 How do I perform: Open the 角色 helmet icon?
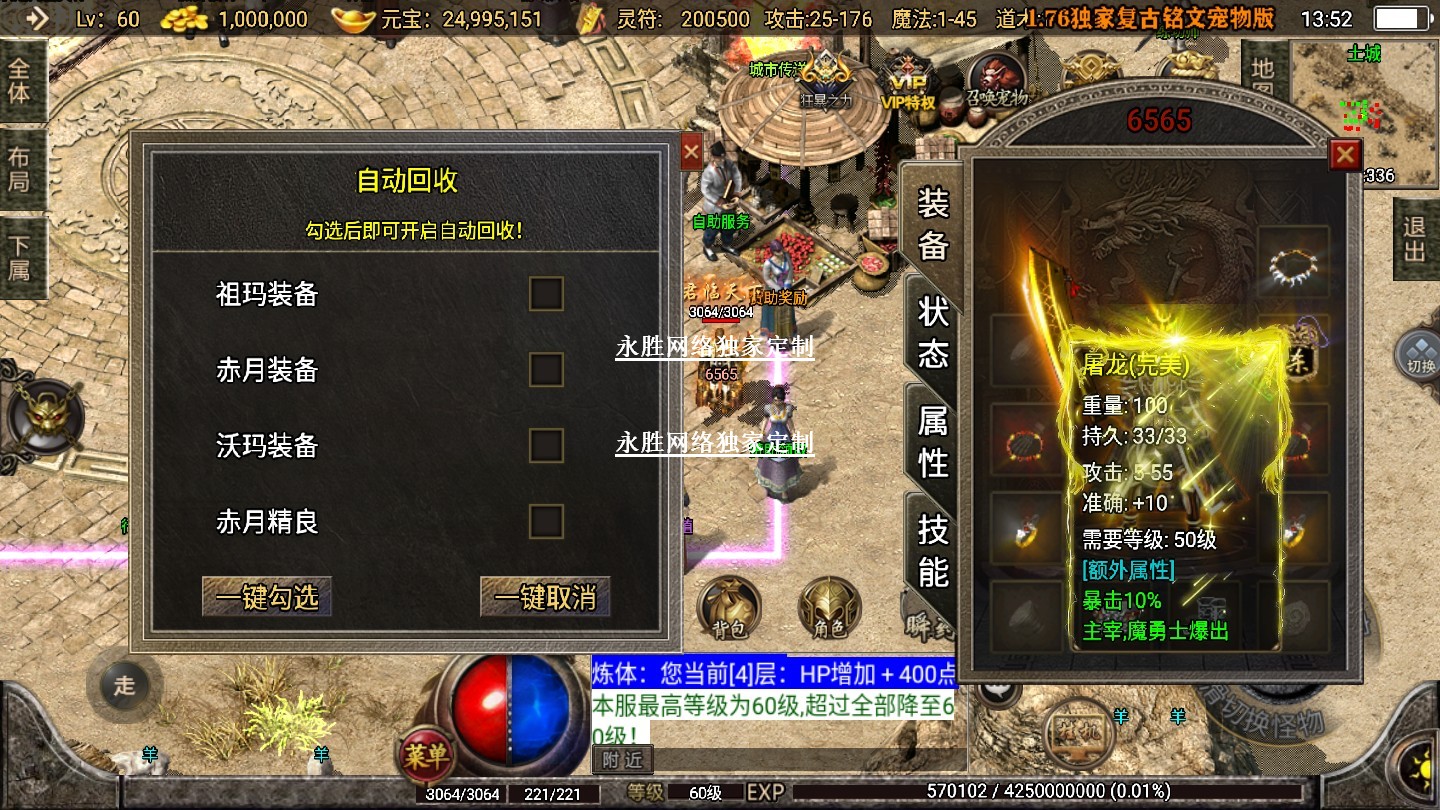pos(829,609)
